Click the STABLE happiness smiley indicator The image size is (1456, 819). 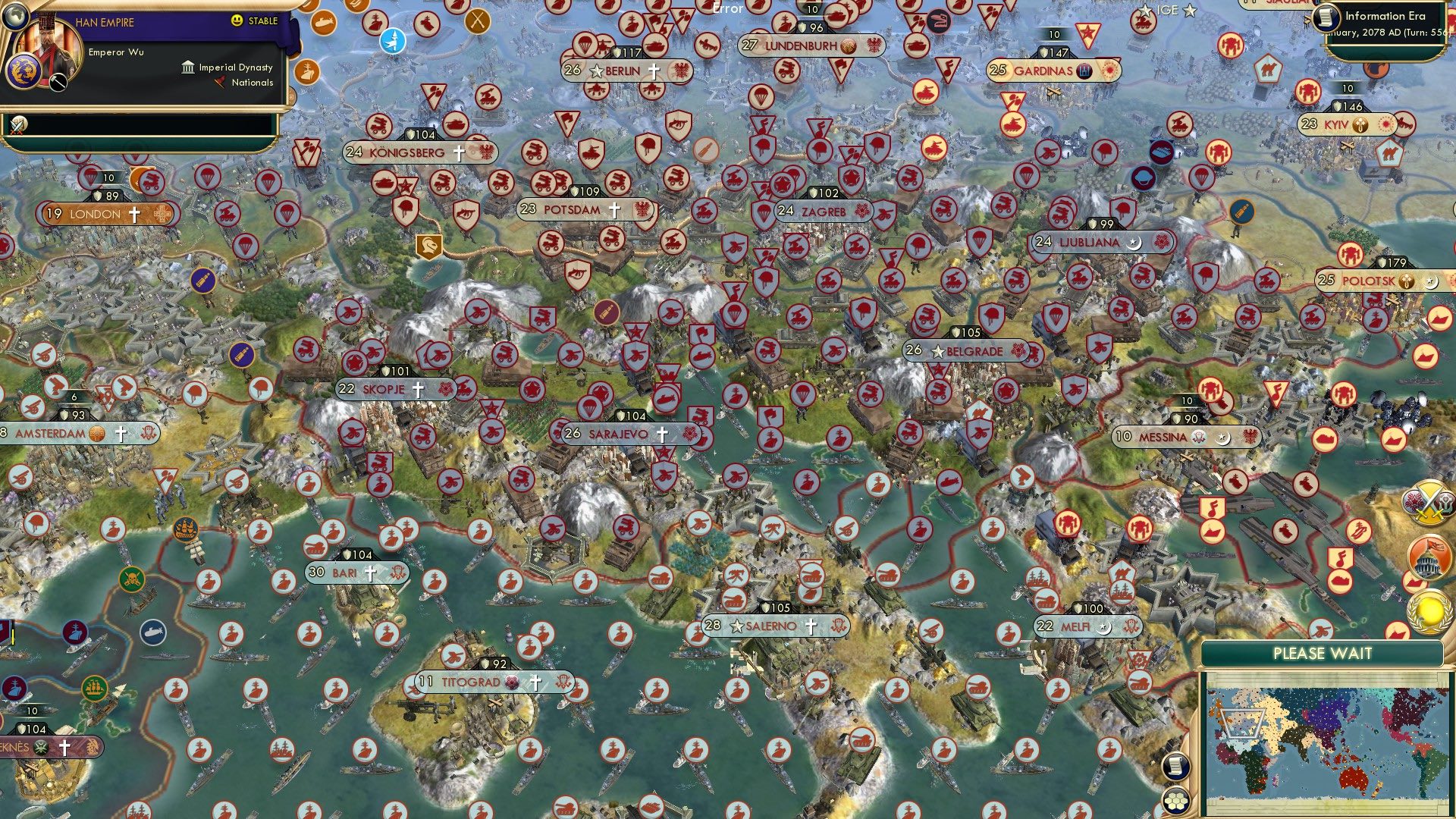pos(238,20)
